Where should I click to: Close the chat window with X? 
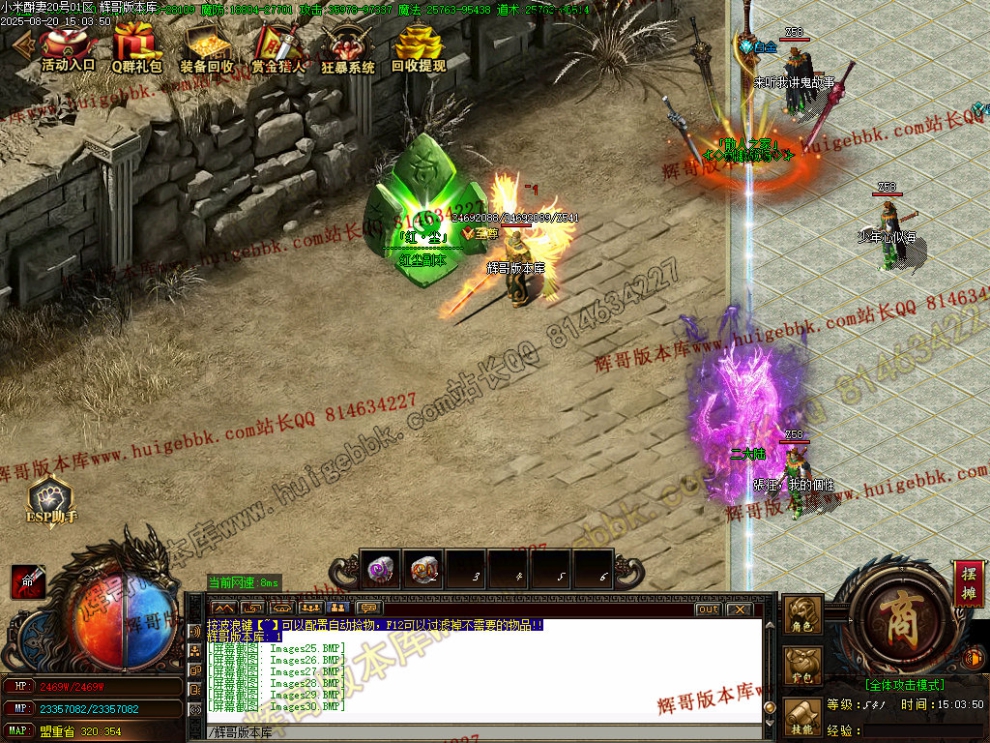click(x=738, y=609)
